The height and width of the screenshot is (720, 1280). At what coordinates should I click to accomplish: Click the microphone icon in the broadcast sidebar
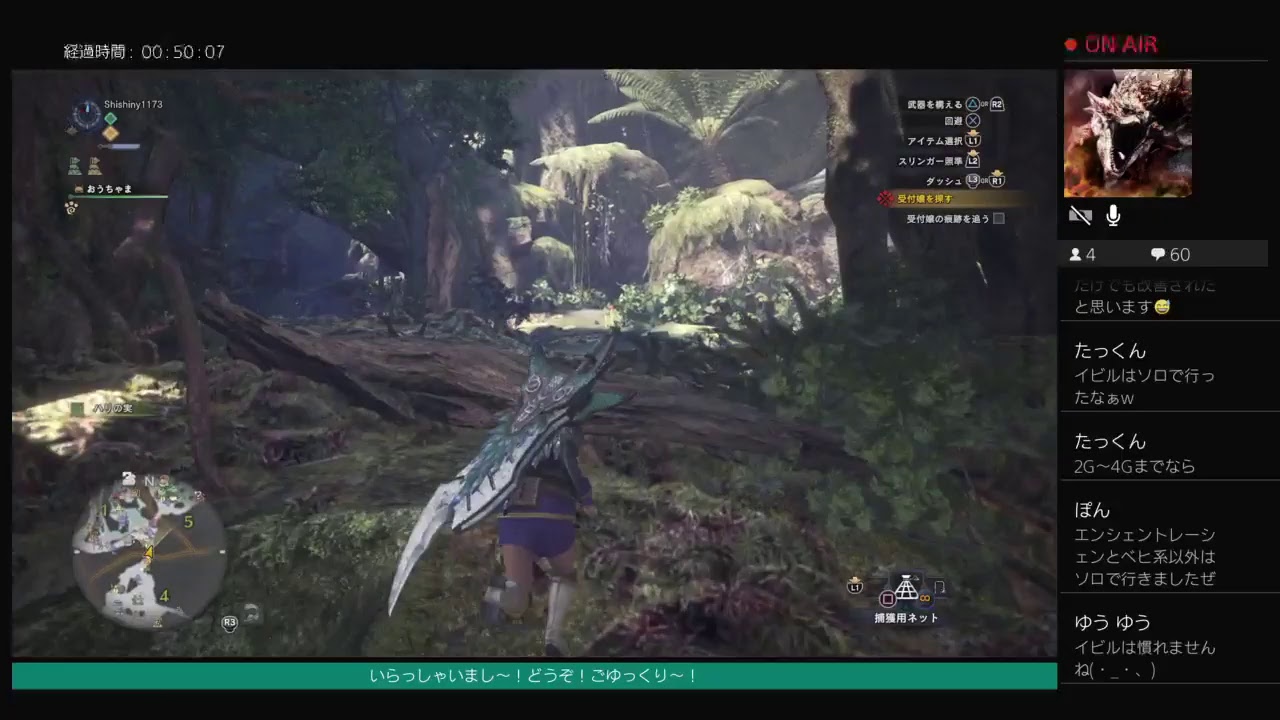pos(1112,215)
